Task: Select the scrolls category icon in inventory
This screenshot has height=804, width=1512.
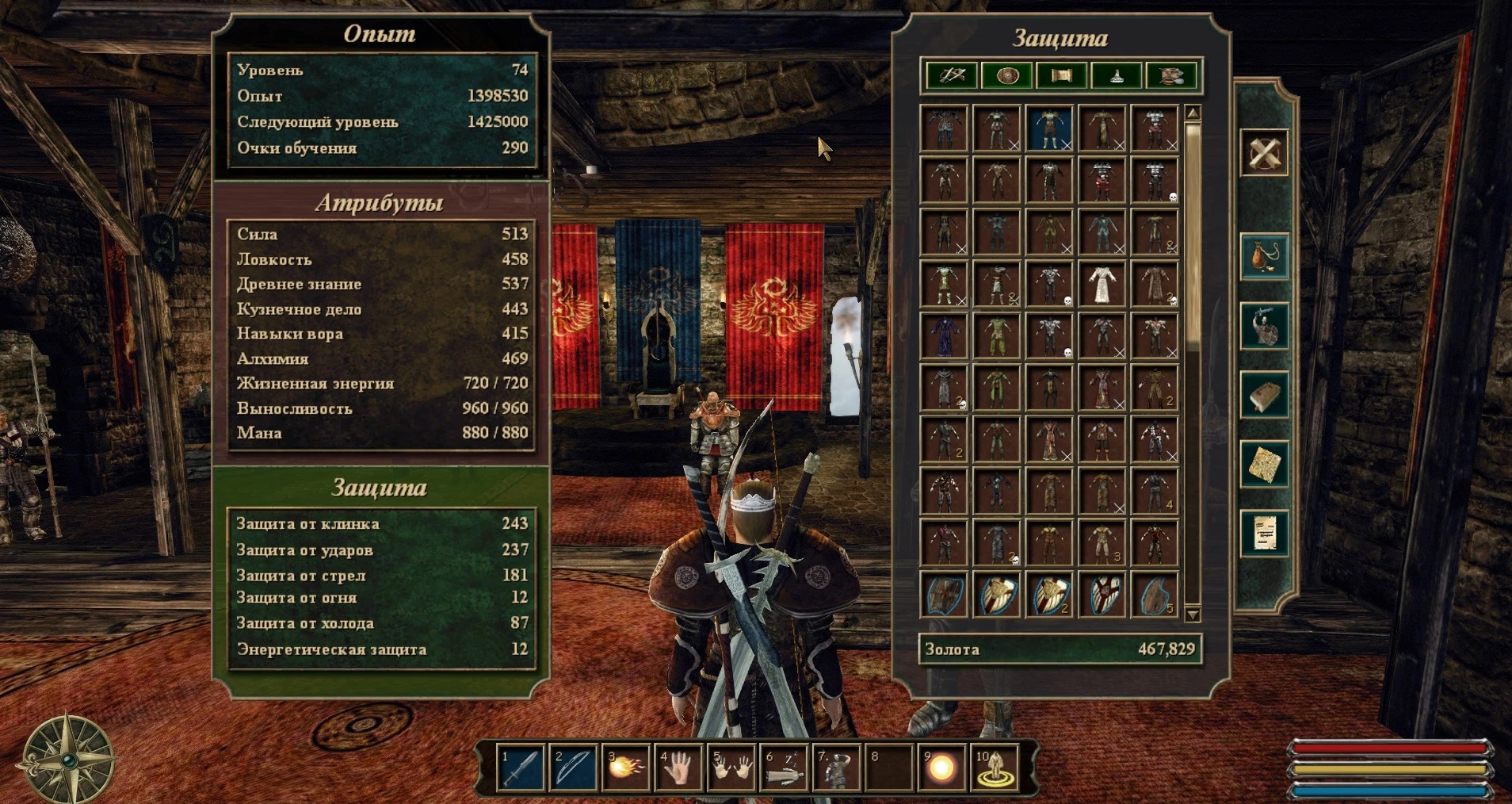Action: point(1061,75)
